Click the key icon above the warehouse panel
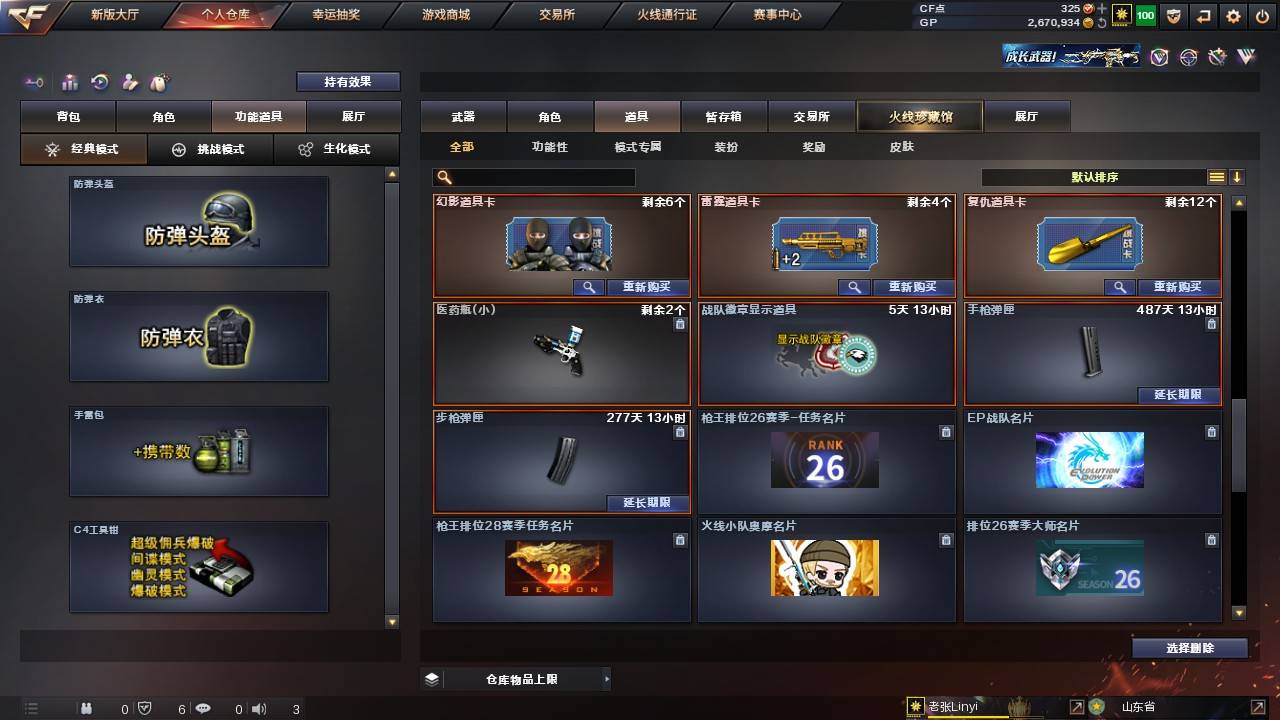 pyautogui.click(x=34, y=82)
